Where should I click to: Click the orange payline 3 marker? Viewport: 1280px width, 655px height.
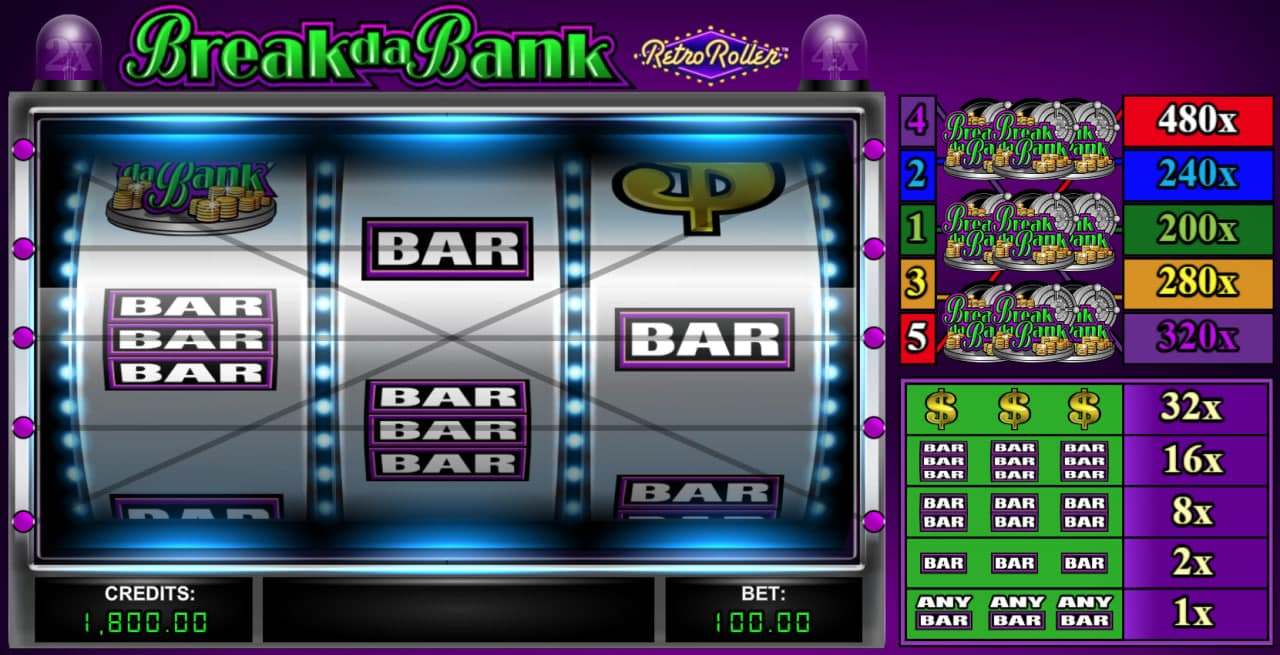tap(917, 283)
